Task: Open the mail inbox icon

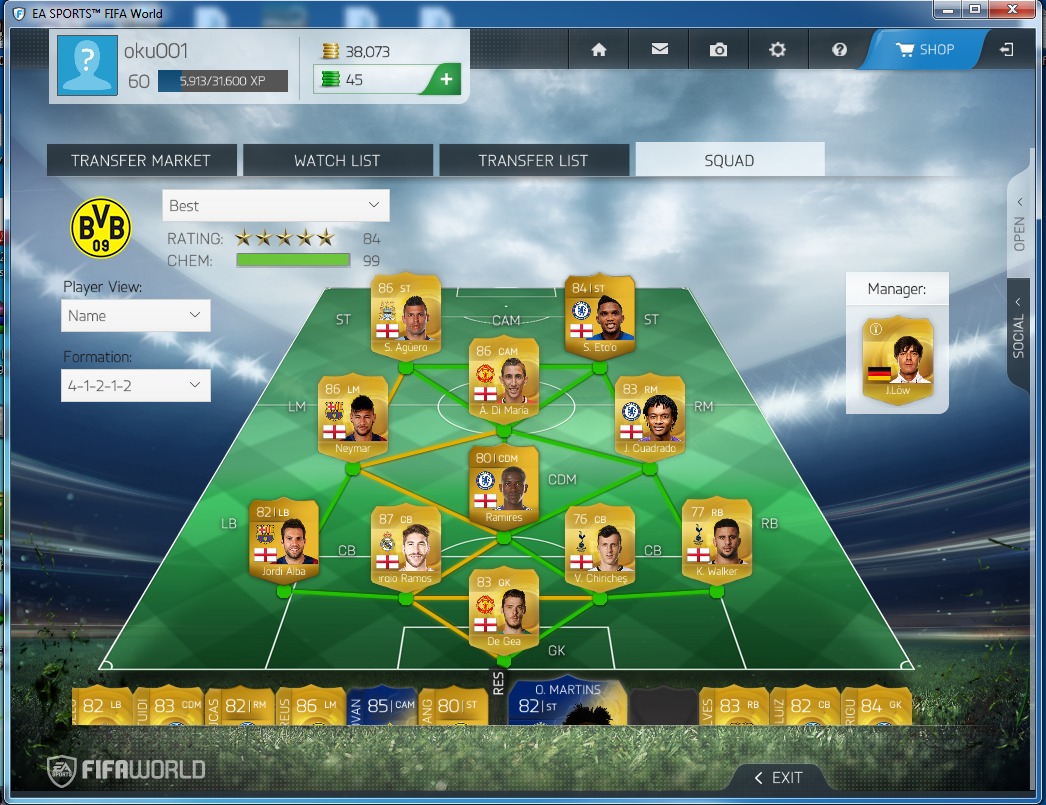Action: (659, 50)
